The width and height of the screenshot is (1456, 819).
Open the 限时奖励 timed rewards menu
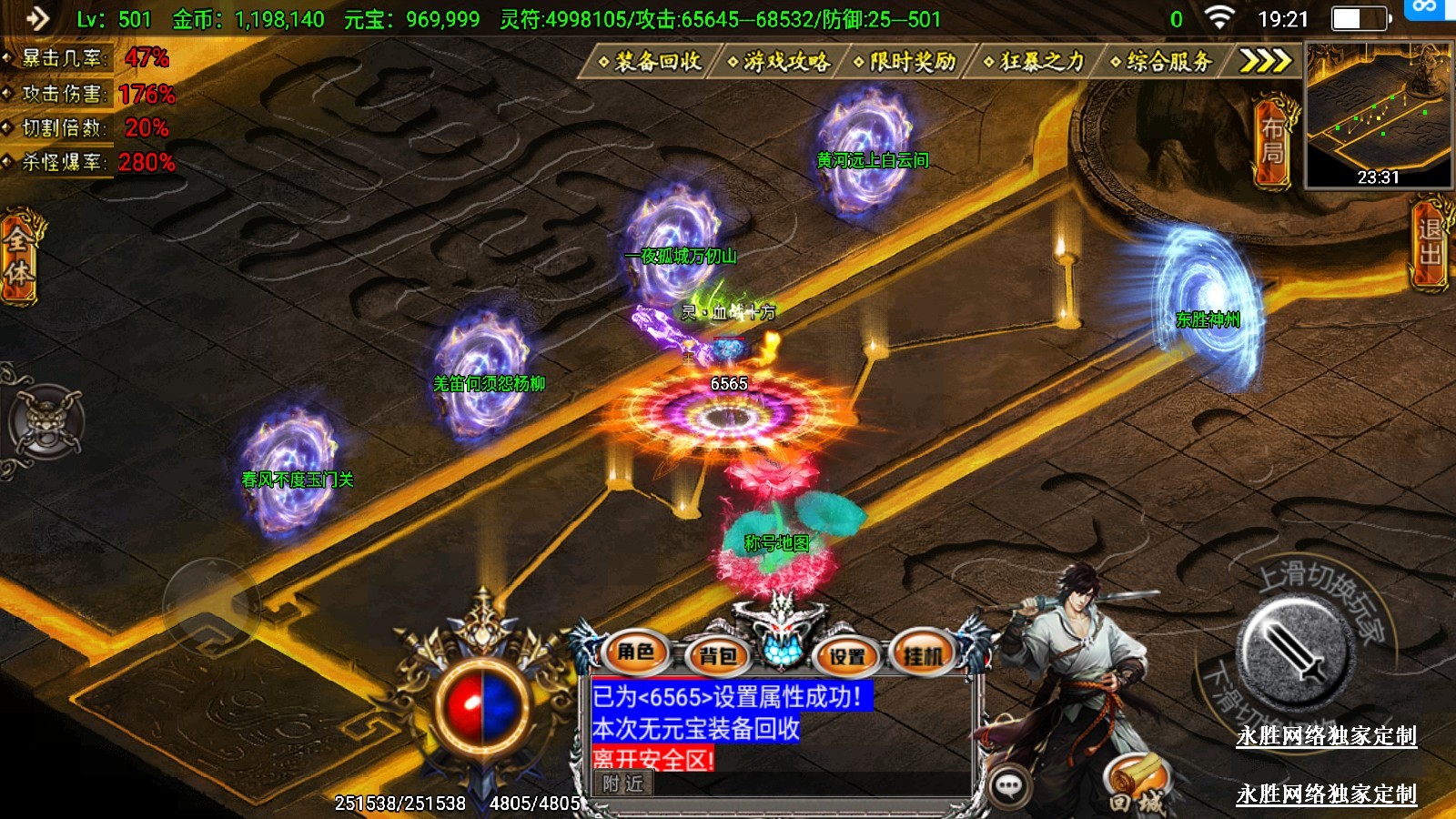[905, 61]
